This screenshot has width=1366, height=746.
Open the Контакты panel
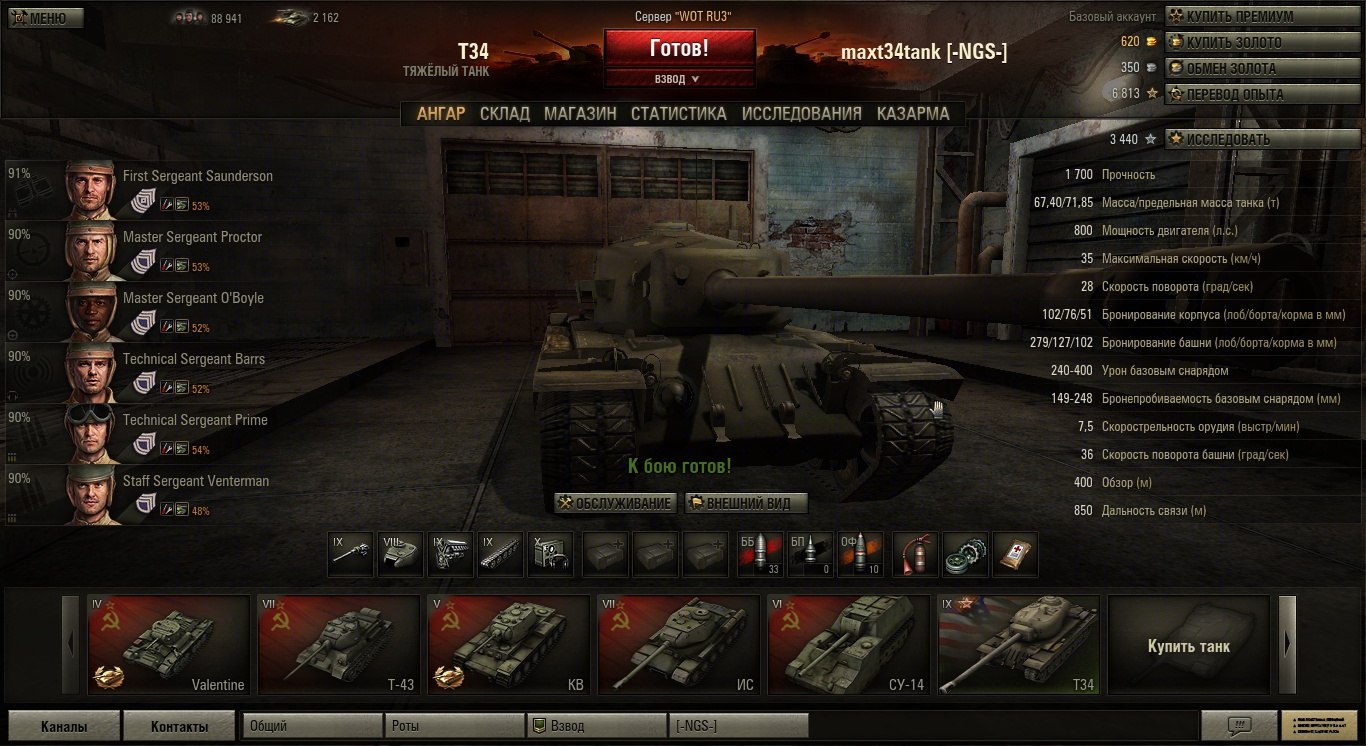pos(180,727)
